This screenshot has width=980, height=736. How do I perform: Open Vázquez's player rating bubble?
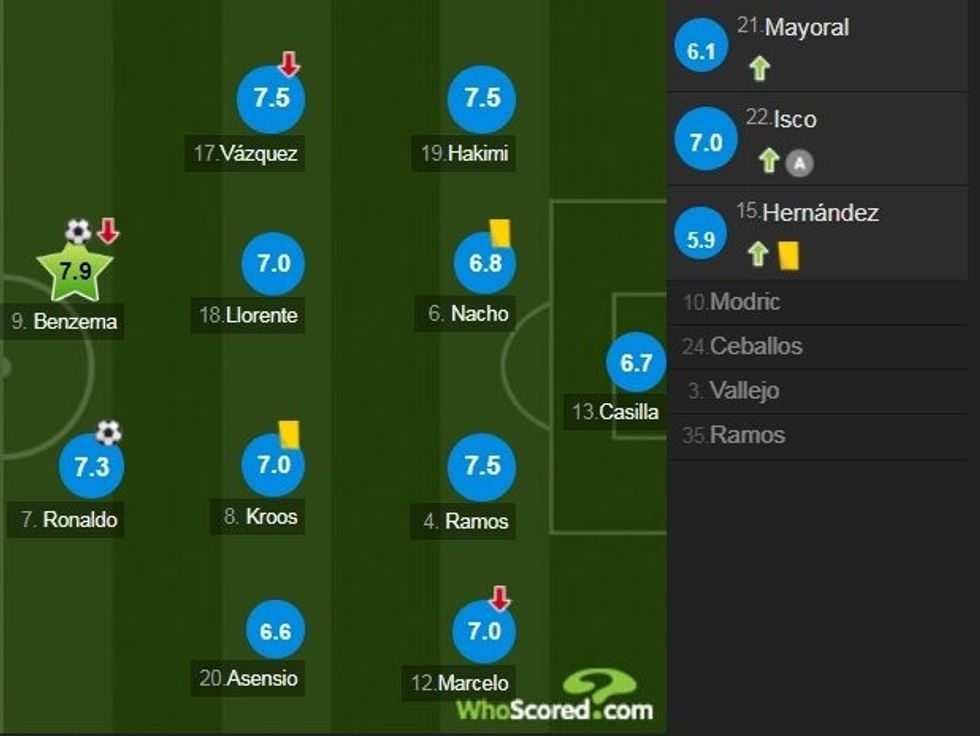[x=270, y=99]
